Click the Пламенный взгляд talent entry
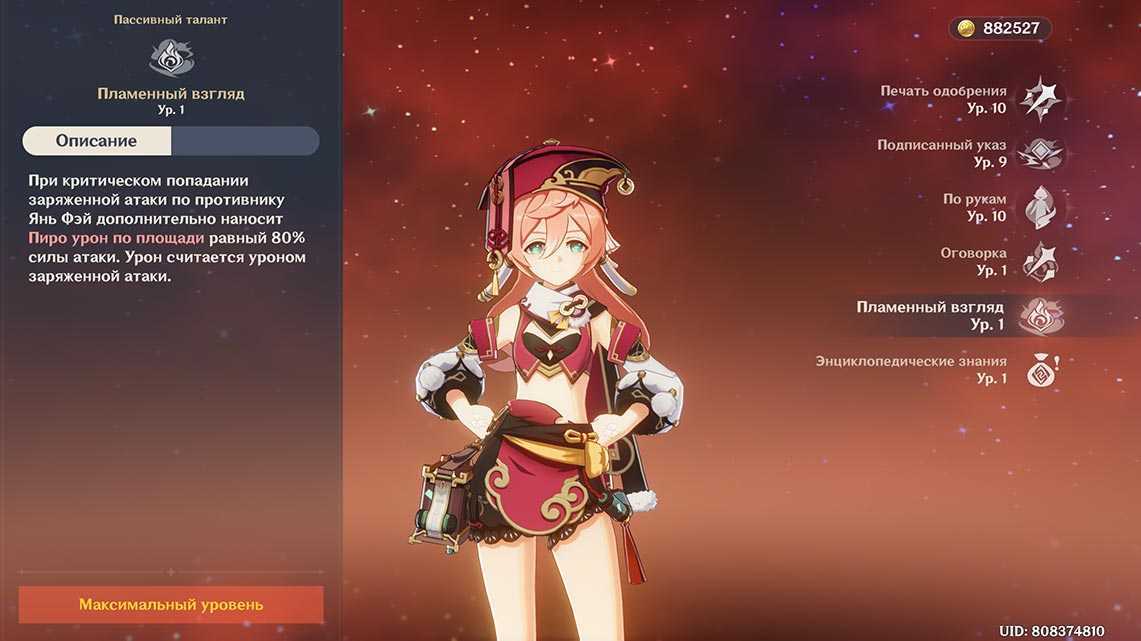This screenshot has height=641, width=1141. click(1040, 316)
